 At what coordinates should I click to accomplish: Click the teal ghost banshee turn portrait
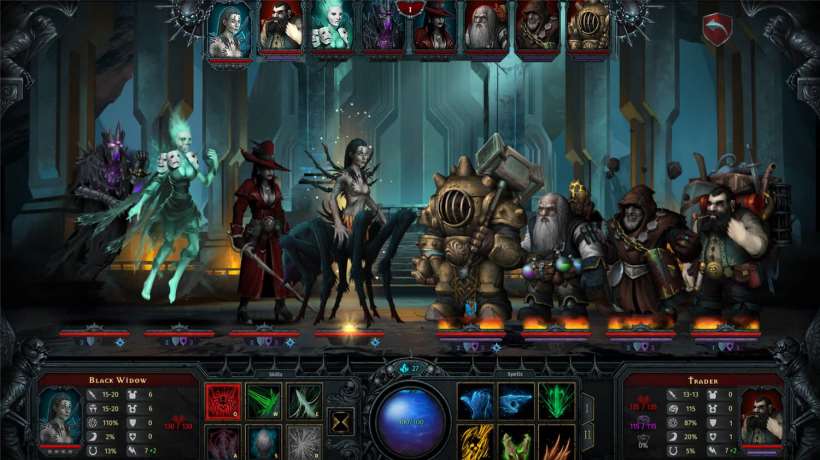(x=332, y=27)
